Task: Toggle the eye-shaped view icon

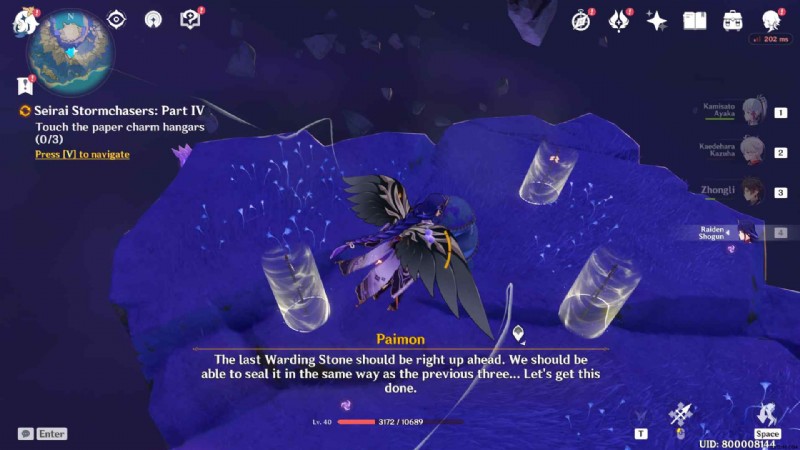Action: [x=116, y=19]
